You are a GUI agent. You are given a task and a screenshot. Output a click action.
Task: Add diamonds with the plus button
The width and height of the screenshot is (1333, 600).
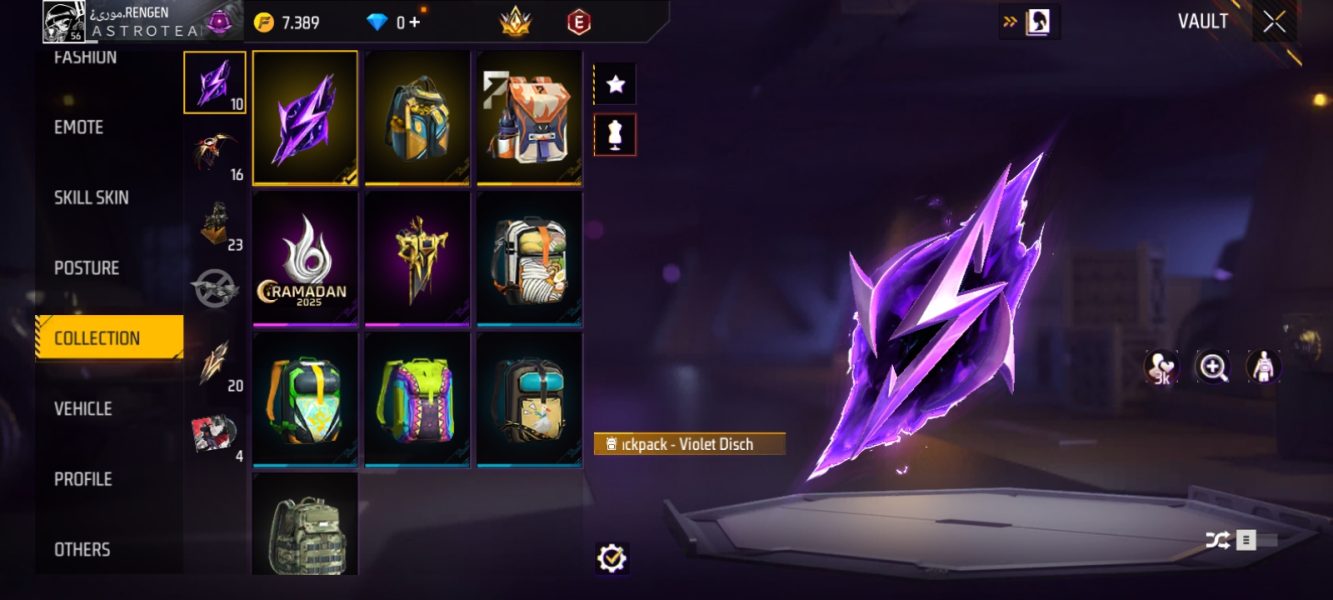[x=415, y=22]
